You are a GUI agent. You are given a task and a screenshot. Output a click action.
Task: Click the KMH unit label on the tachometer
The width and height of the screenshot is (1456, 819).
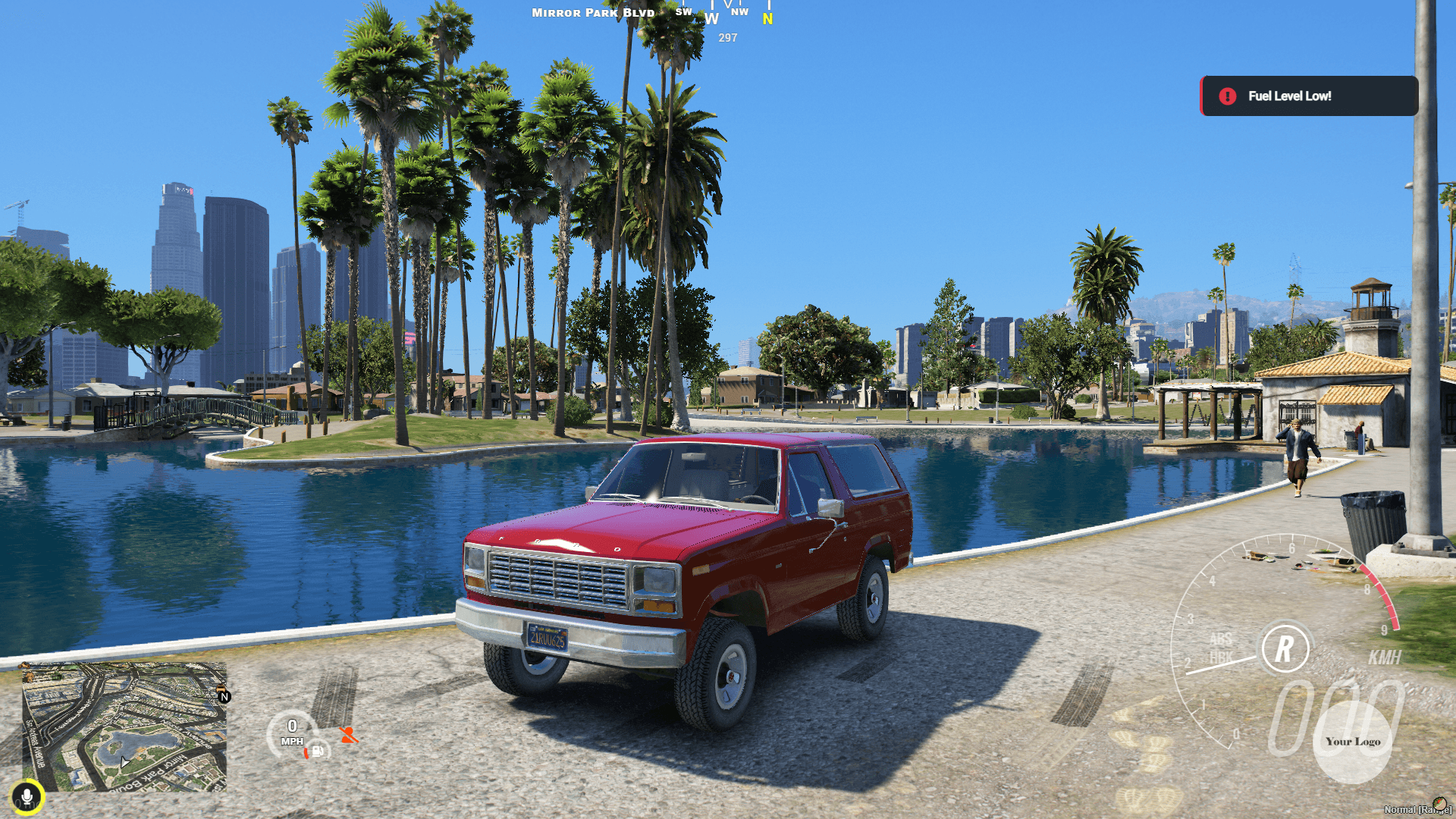(1385, 659)
